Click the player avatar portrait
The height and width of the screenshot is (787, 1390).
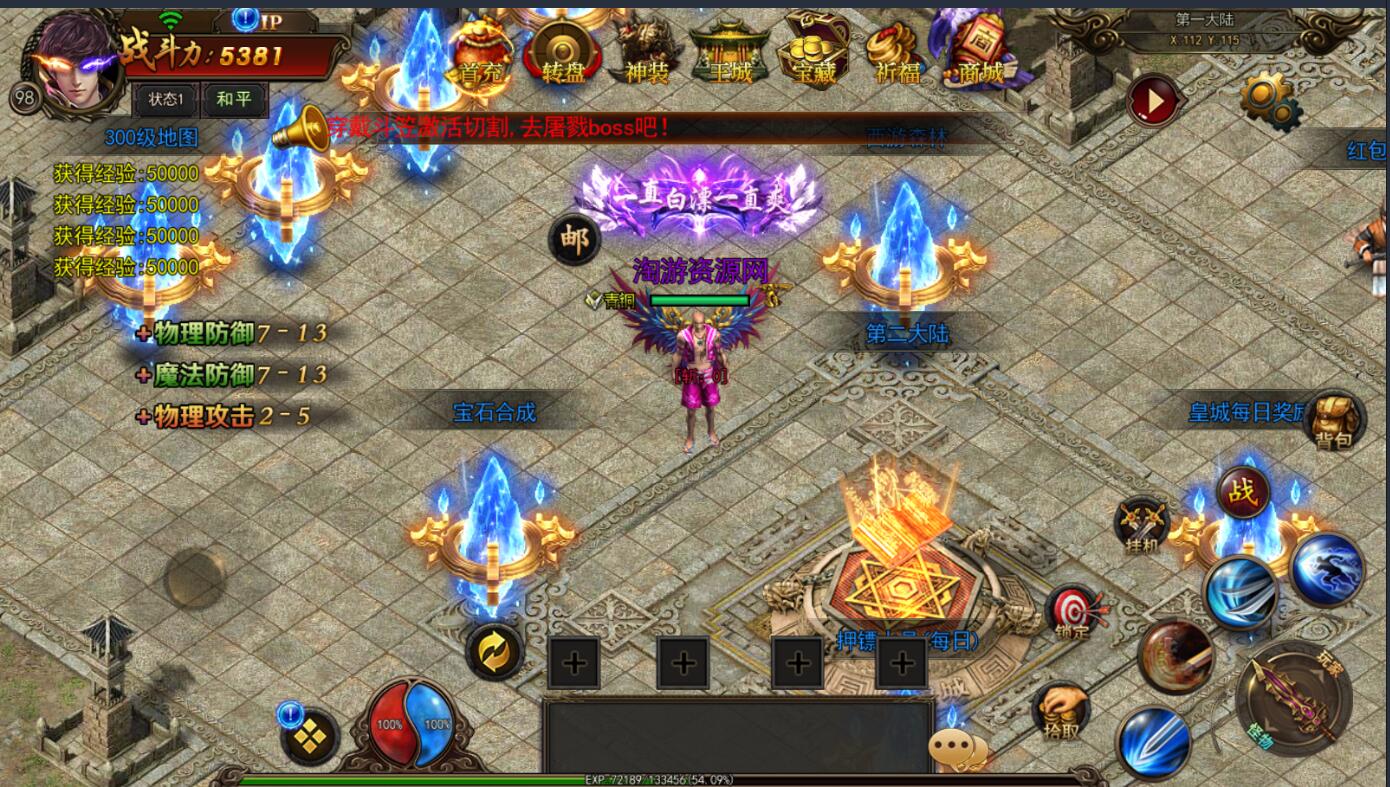[76, 58]
